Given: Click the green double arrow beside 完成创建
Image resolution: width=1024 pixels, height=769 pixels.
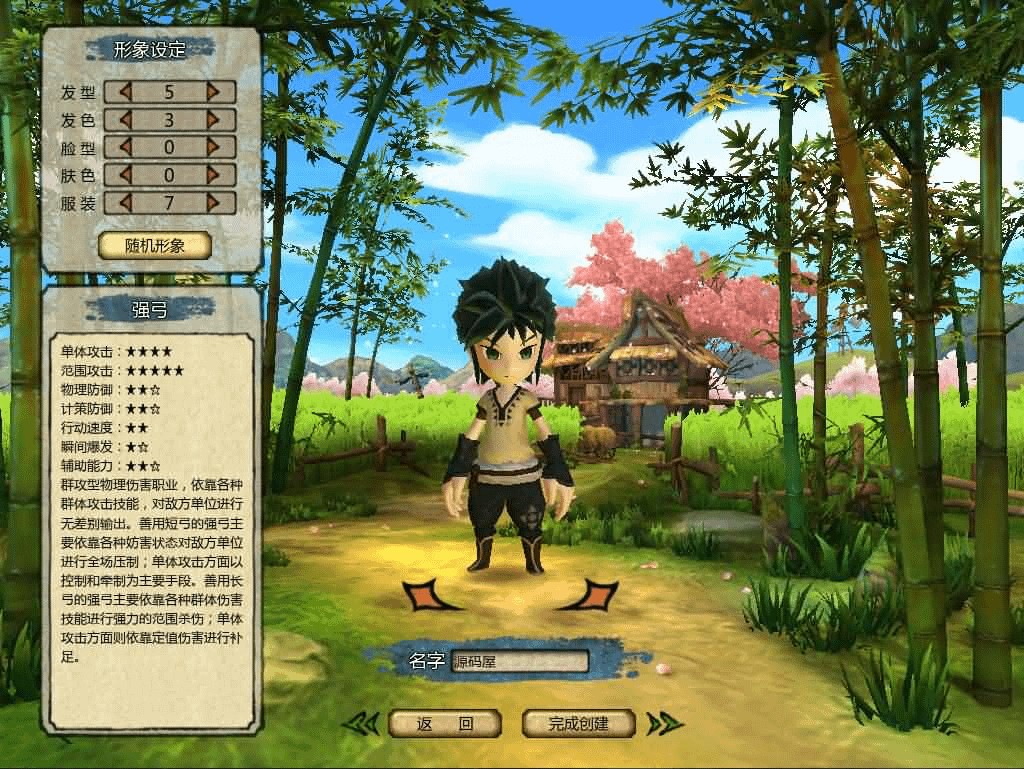Looking at the screenshot, I should (663, 723).
